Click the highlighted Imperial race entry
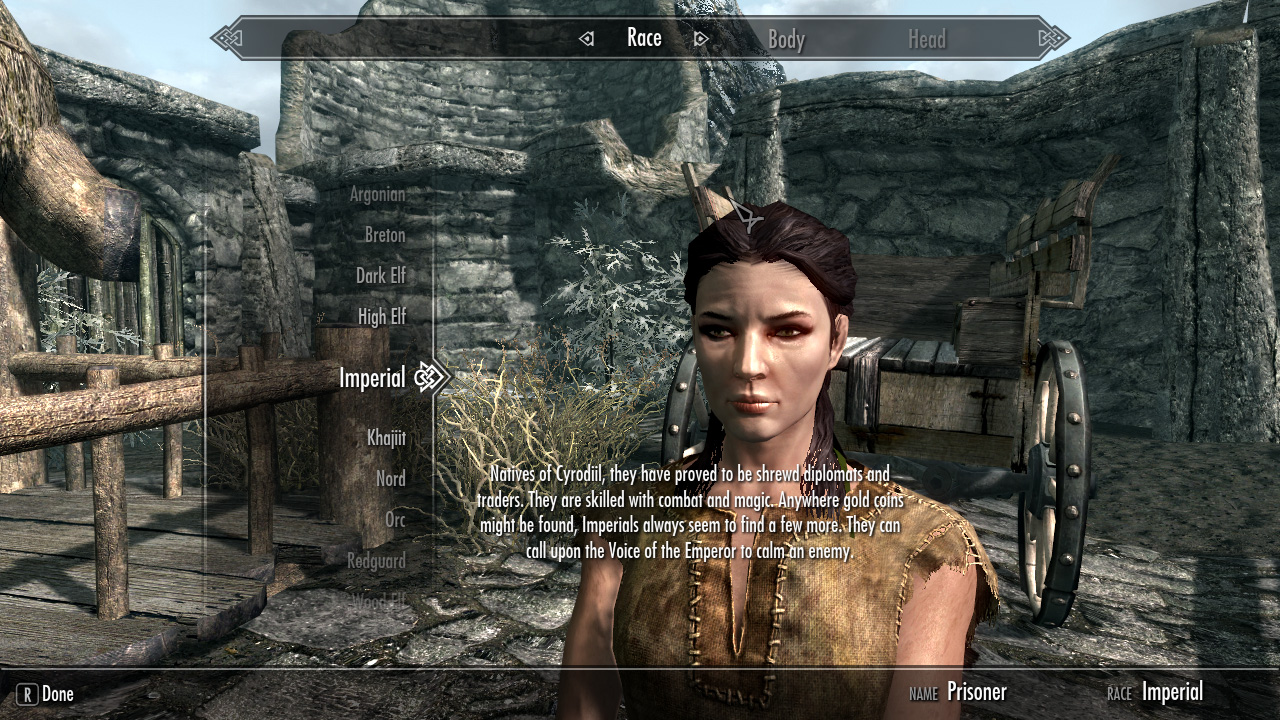The image size is (1280, 720). pyautogui.click(x=372, y=377)
